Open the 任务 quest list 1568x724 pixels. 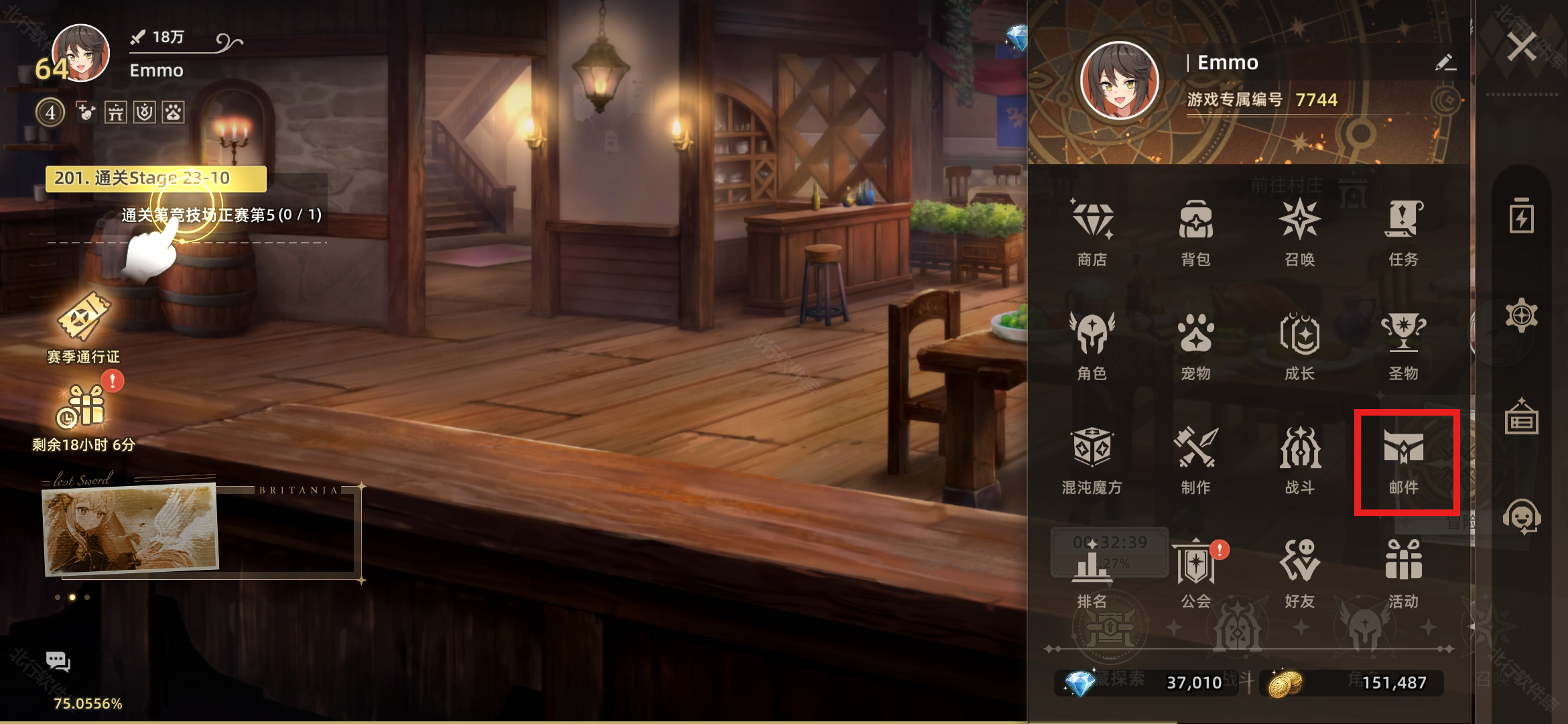click(x=1404, y=231)
